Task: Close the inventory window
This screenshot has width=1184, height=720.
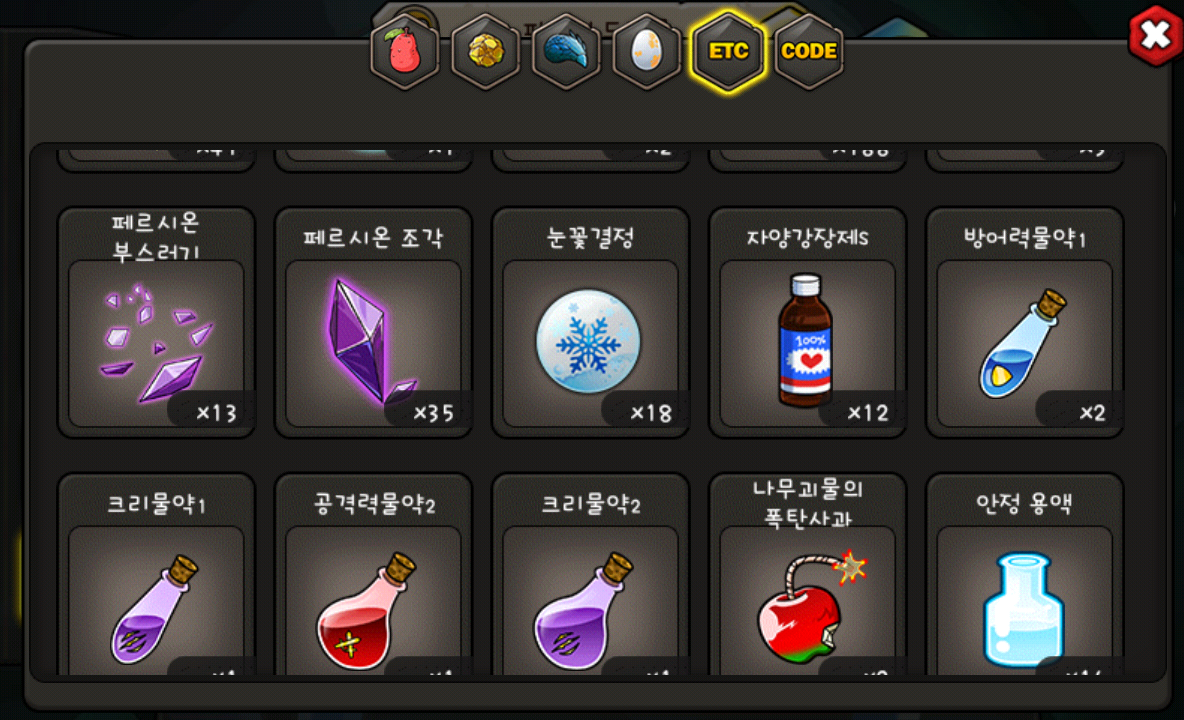Action: [x=1155, y=37]
